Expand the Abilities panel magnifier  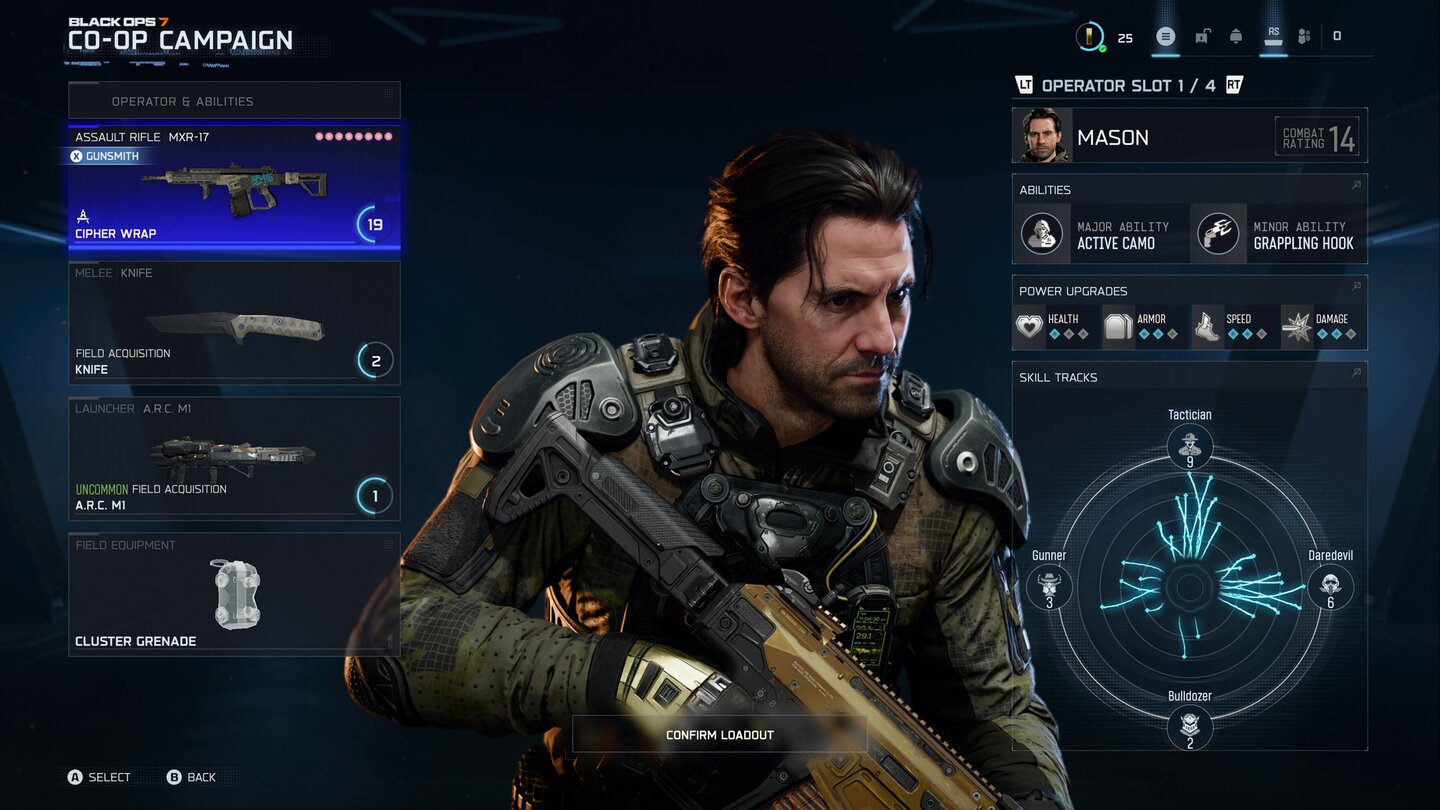1356,185
